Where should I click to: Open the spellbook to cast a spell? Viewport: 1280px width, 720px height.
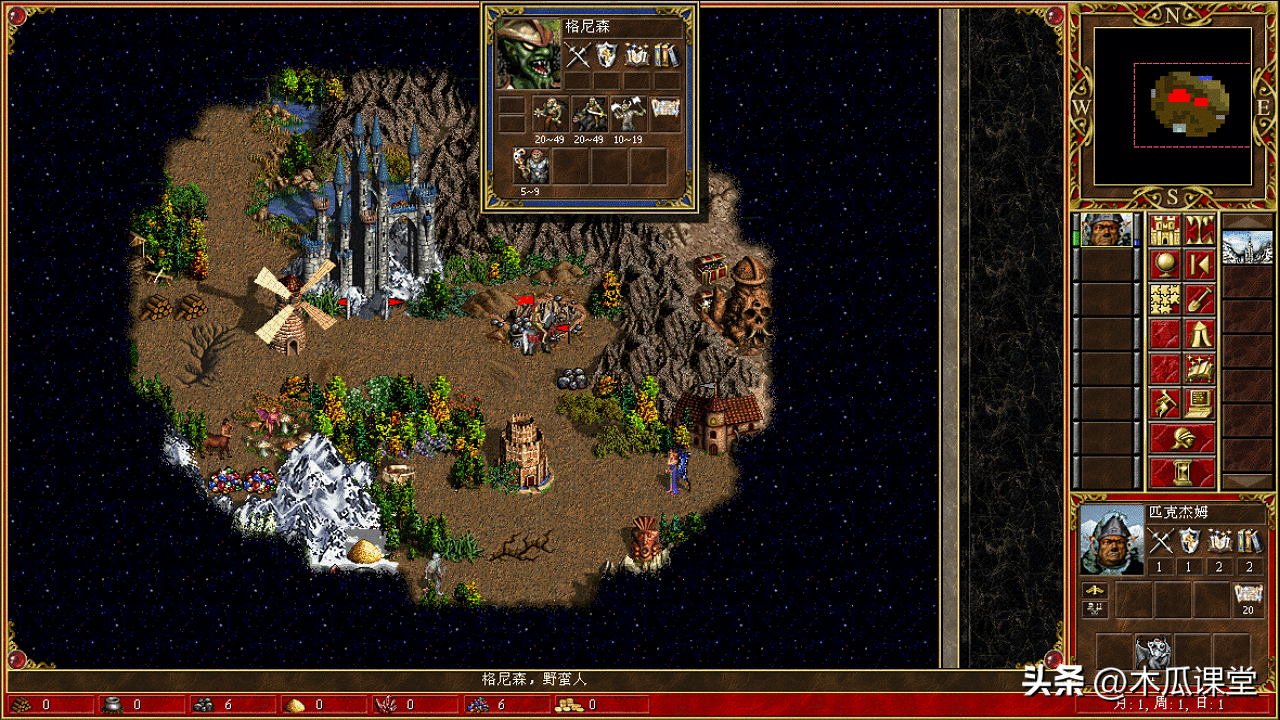pos(1199,368)
